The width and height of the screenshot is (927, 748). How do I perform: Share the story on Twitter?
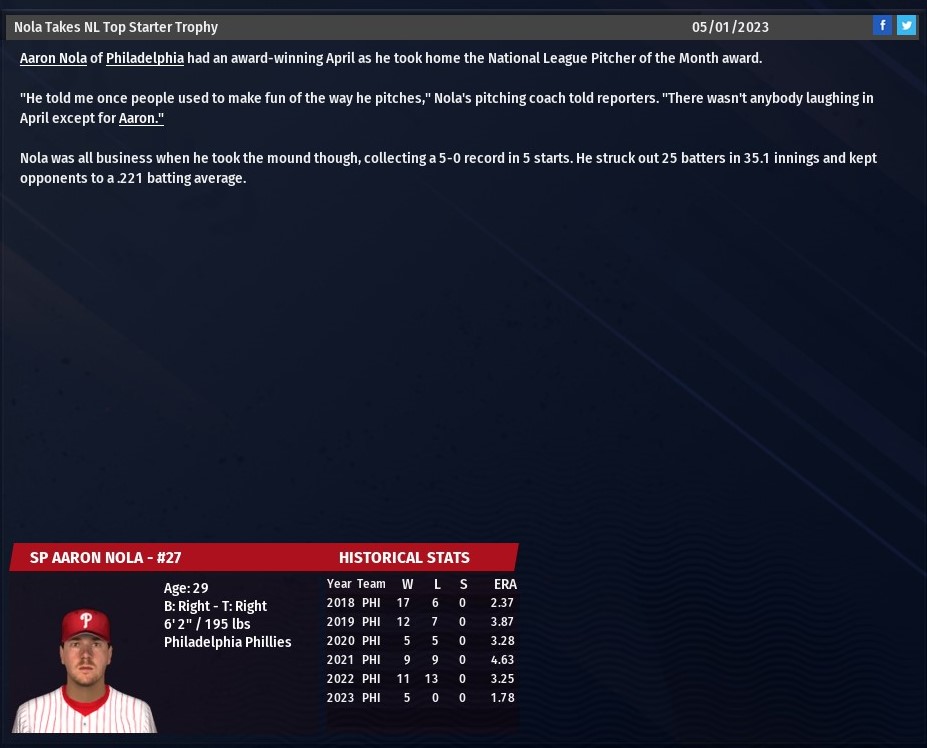pyautogui.click(x=906, y=26)
